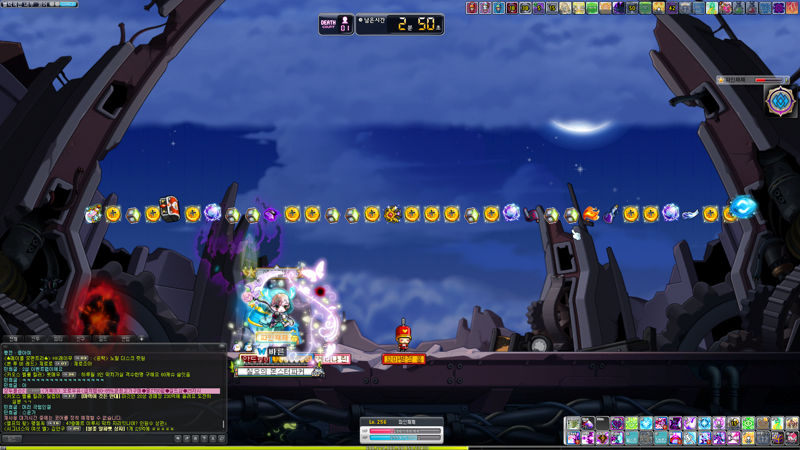Open the chat target selector beside the input
The image size is (800, 450).
coord(12,439)
